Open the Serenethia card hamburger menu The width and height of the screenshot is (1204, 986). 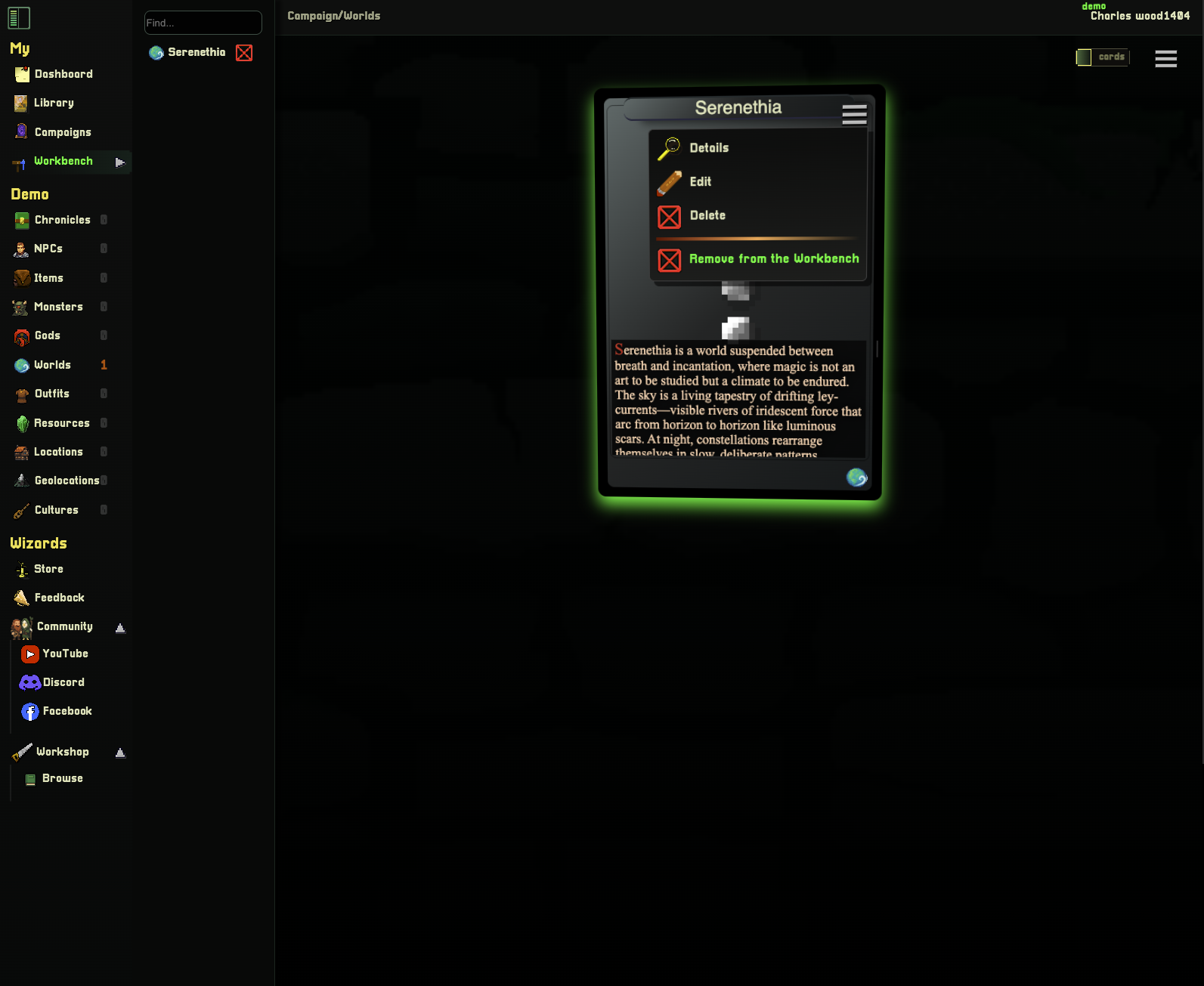coord(854,114)
